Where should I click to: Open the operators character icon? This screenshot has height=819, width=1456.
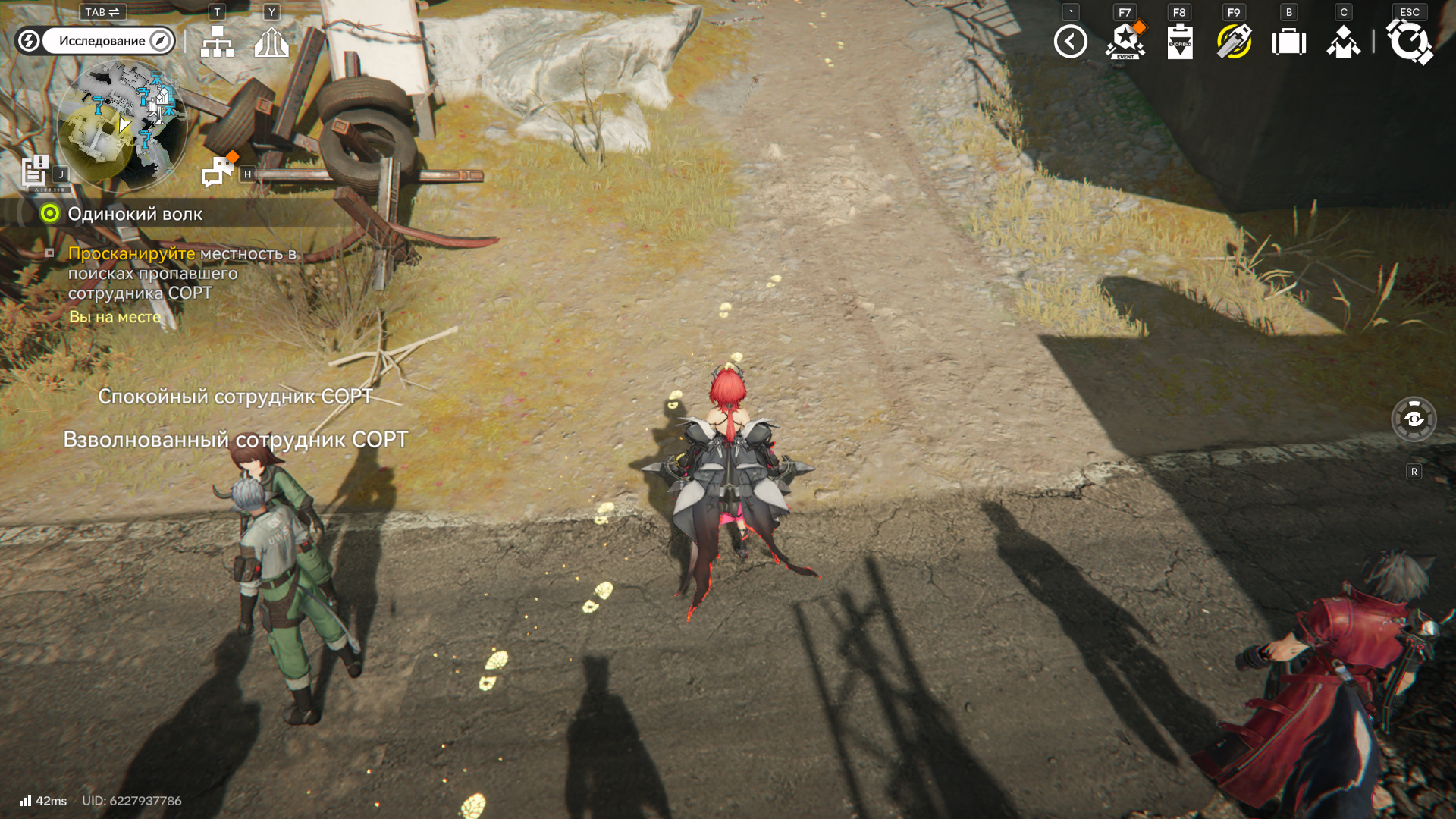[1343, 42]
